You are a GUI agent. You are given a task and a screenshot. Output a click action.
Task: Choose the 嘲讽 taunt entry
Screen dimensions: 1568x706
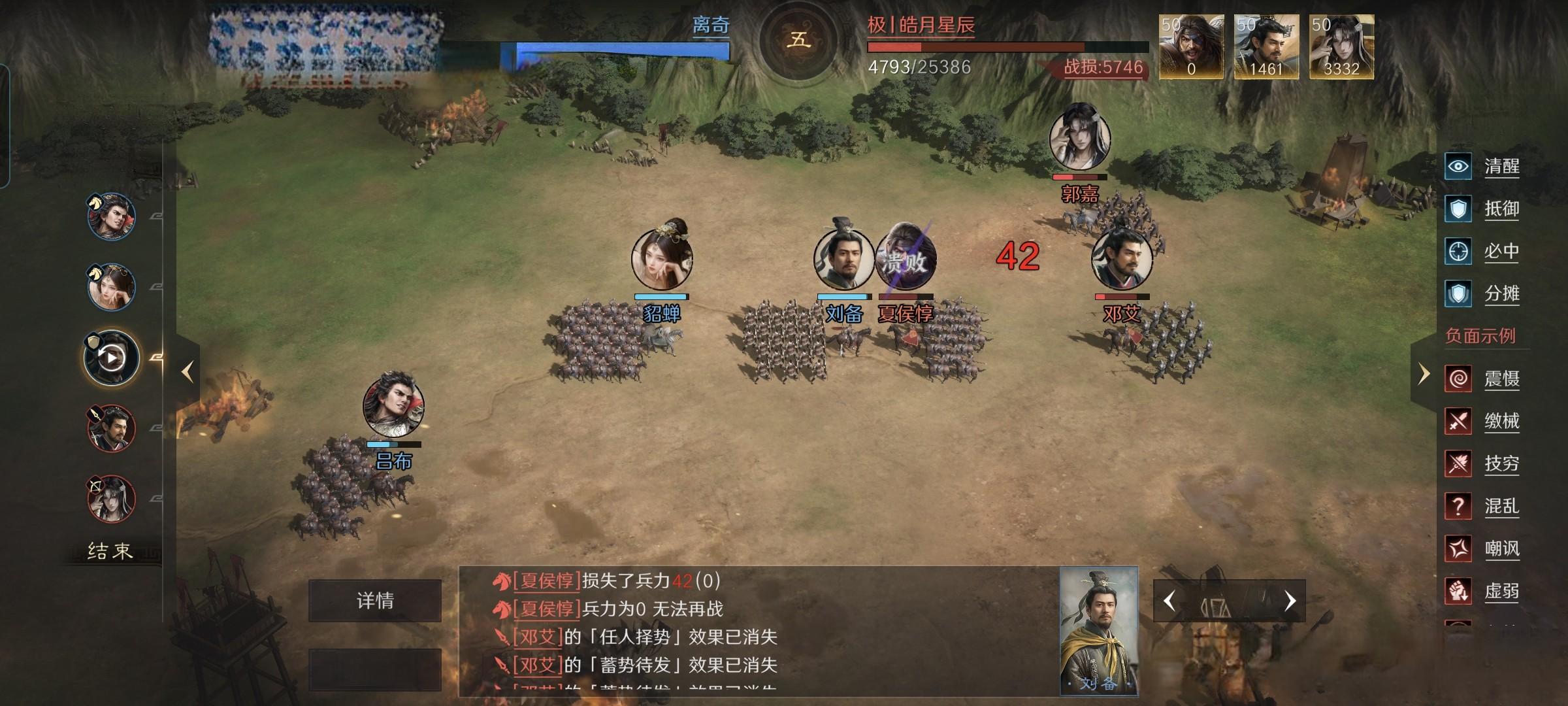point(1483,548)
